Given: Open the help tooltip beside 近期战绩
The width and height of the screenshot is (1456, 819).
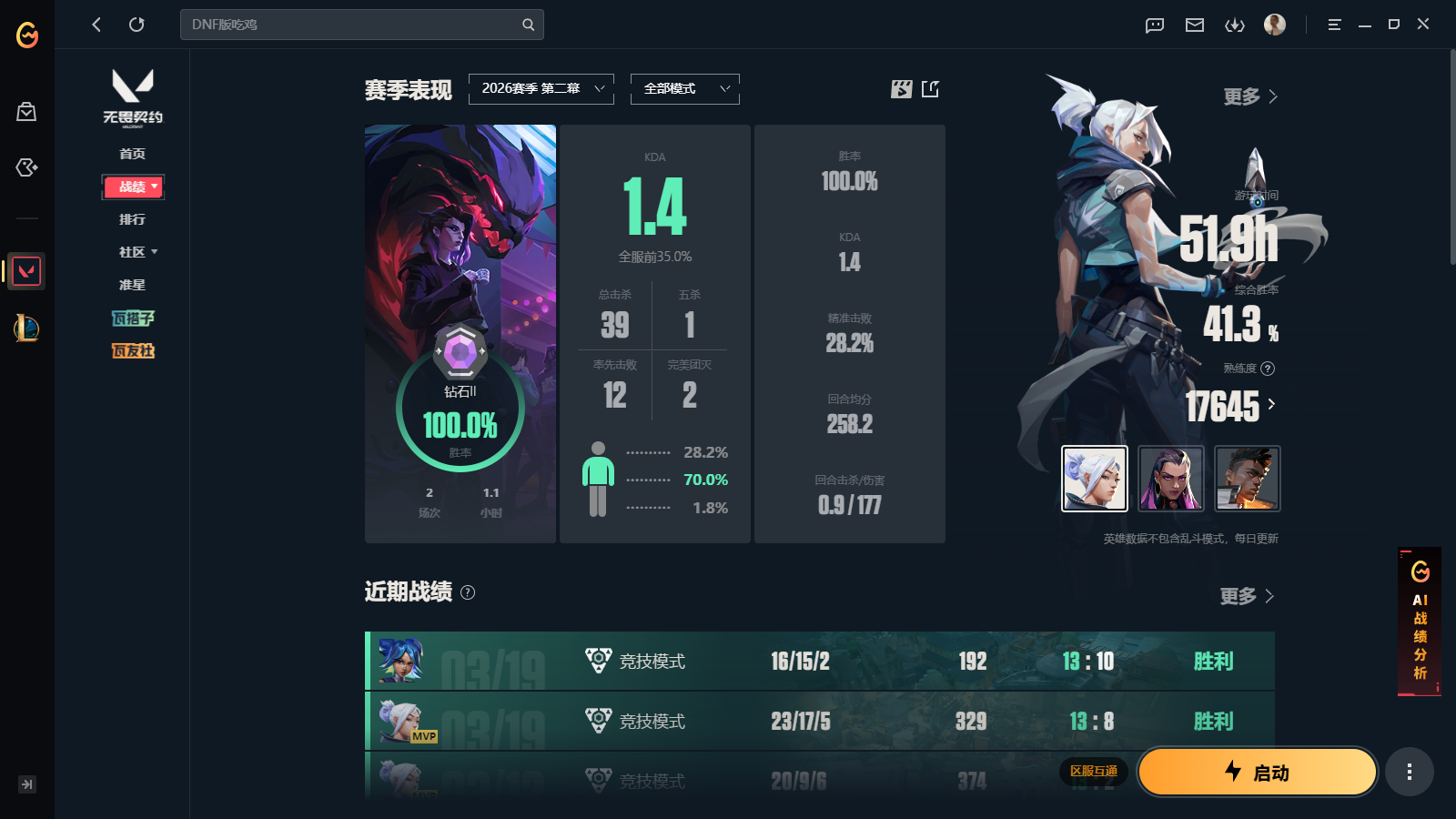Looking at the screenshot, I should pos(469,593).
